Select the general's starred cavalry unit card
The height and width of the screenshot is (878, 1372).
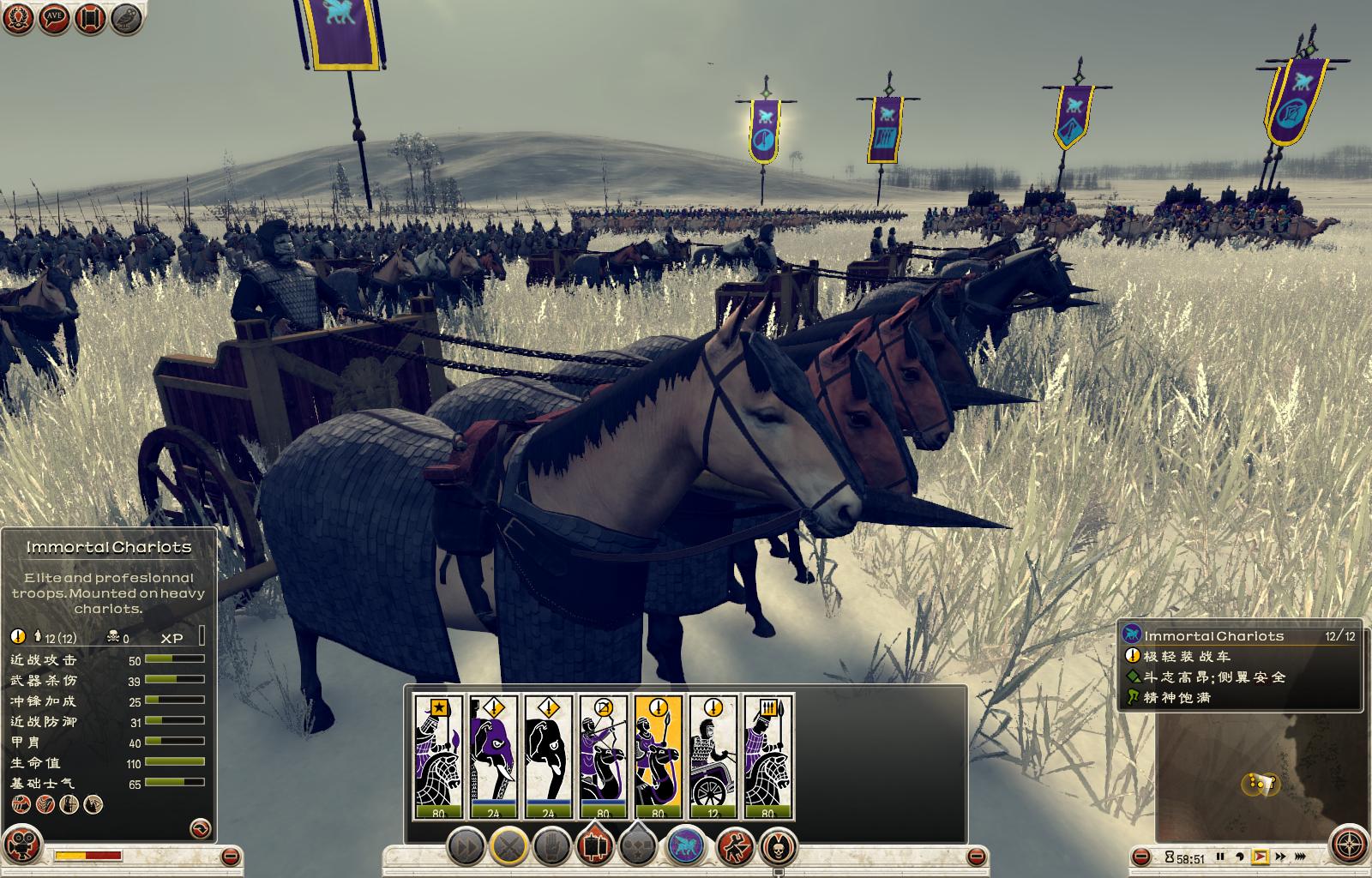coord(438,756)
